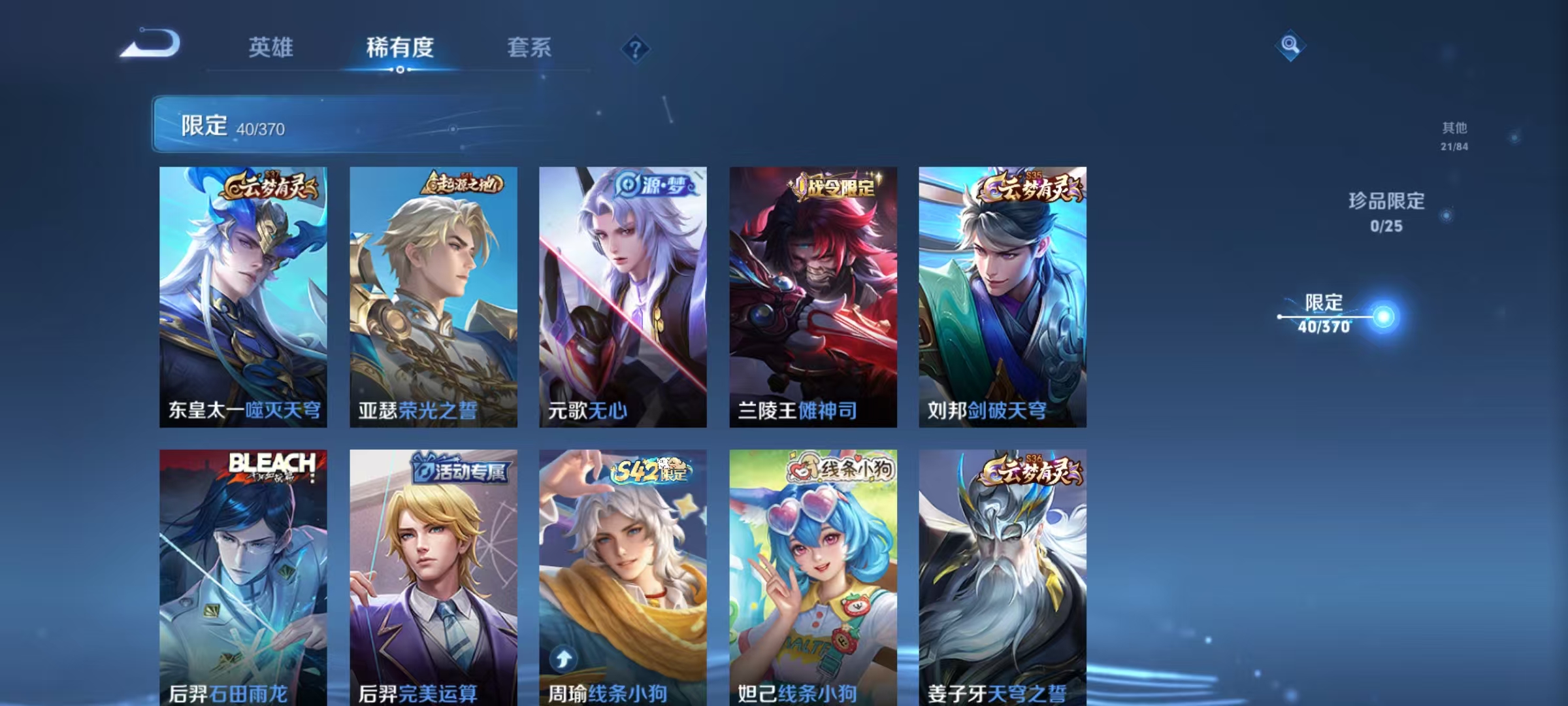The width and height of the screenshot is (1568, 706).
Task: Open the help question mark icon
Action: 636,48
